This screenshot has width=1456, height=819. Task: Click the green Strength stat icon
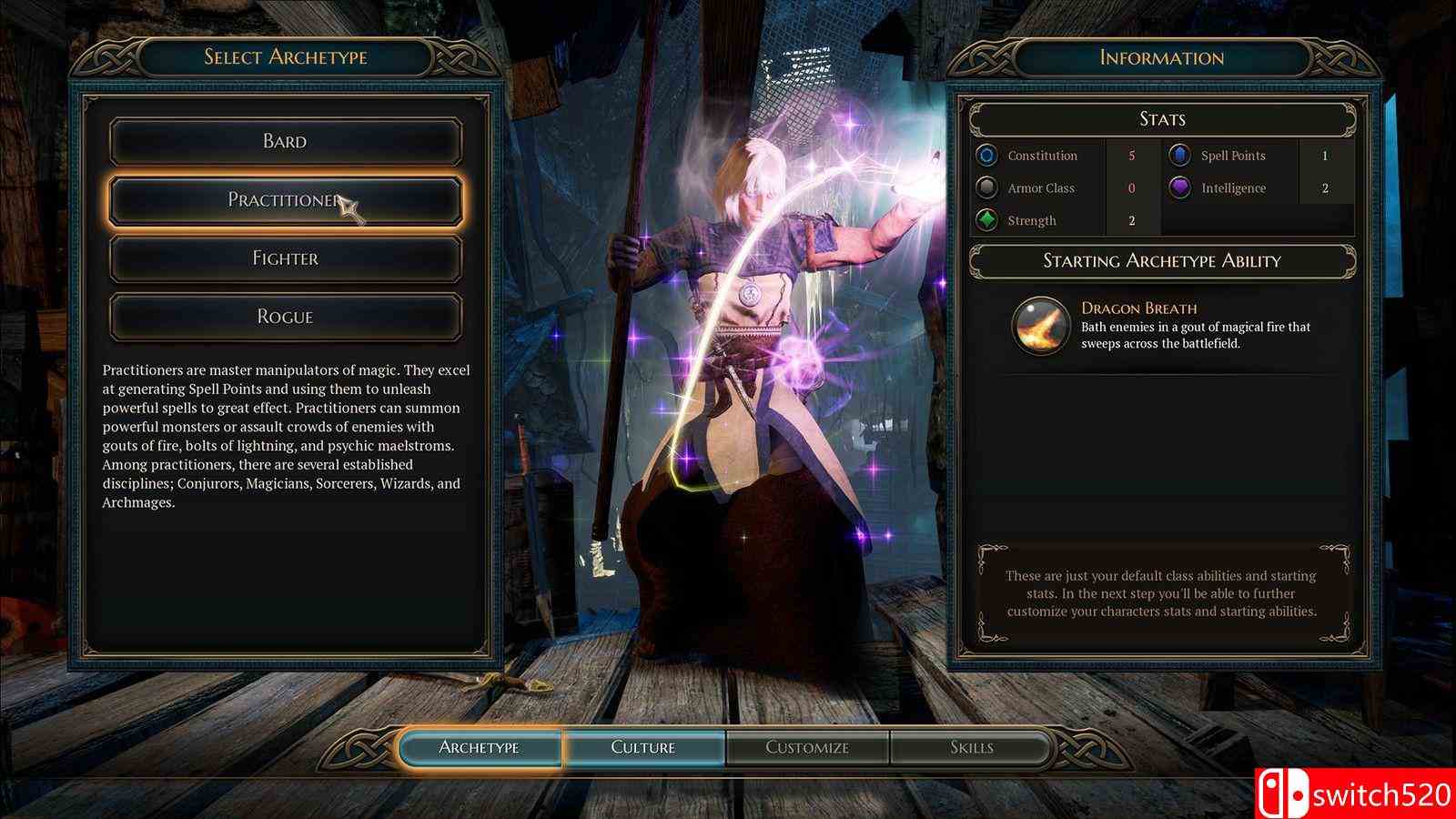click(986, 220)
